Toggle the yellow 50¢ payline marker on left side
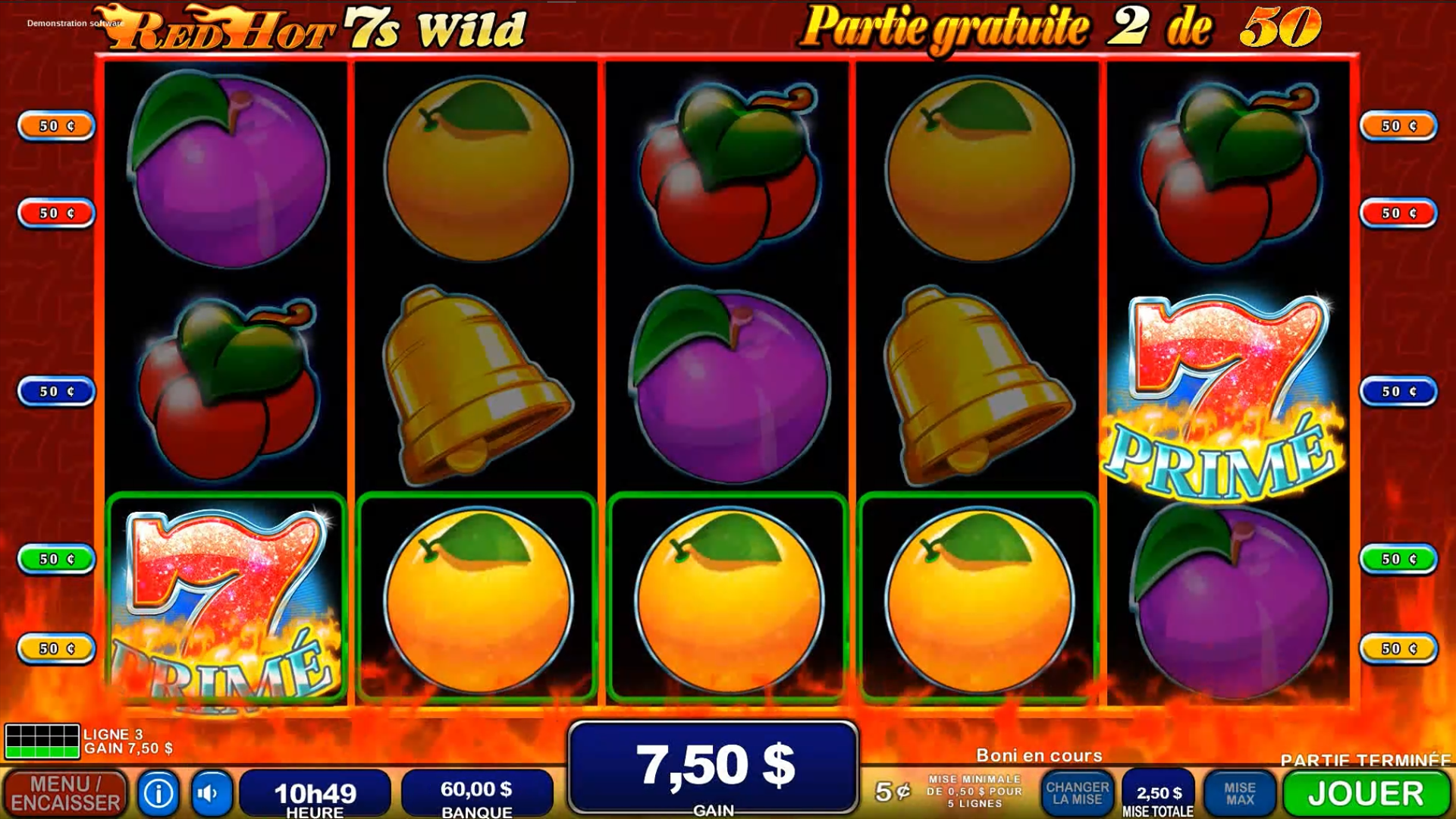 [x=52, y=648]
